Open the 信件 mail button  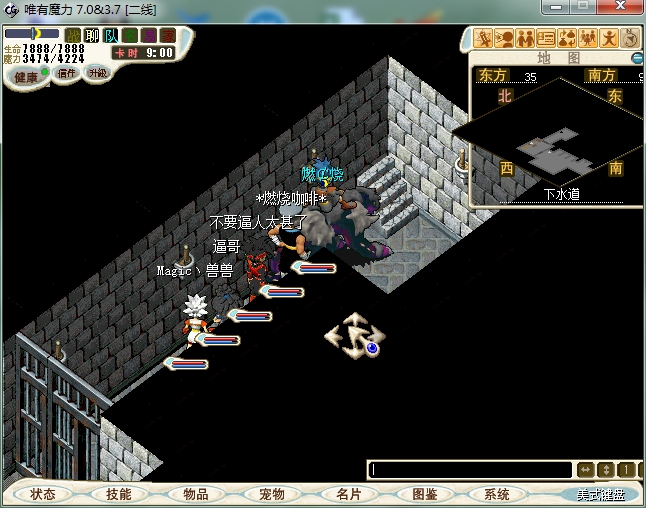coord(68,73)
